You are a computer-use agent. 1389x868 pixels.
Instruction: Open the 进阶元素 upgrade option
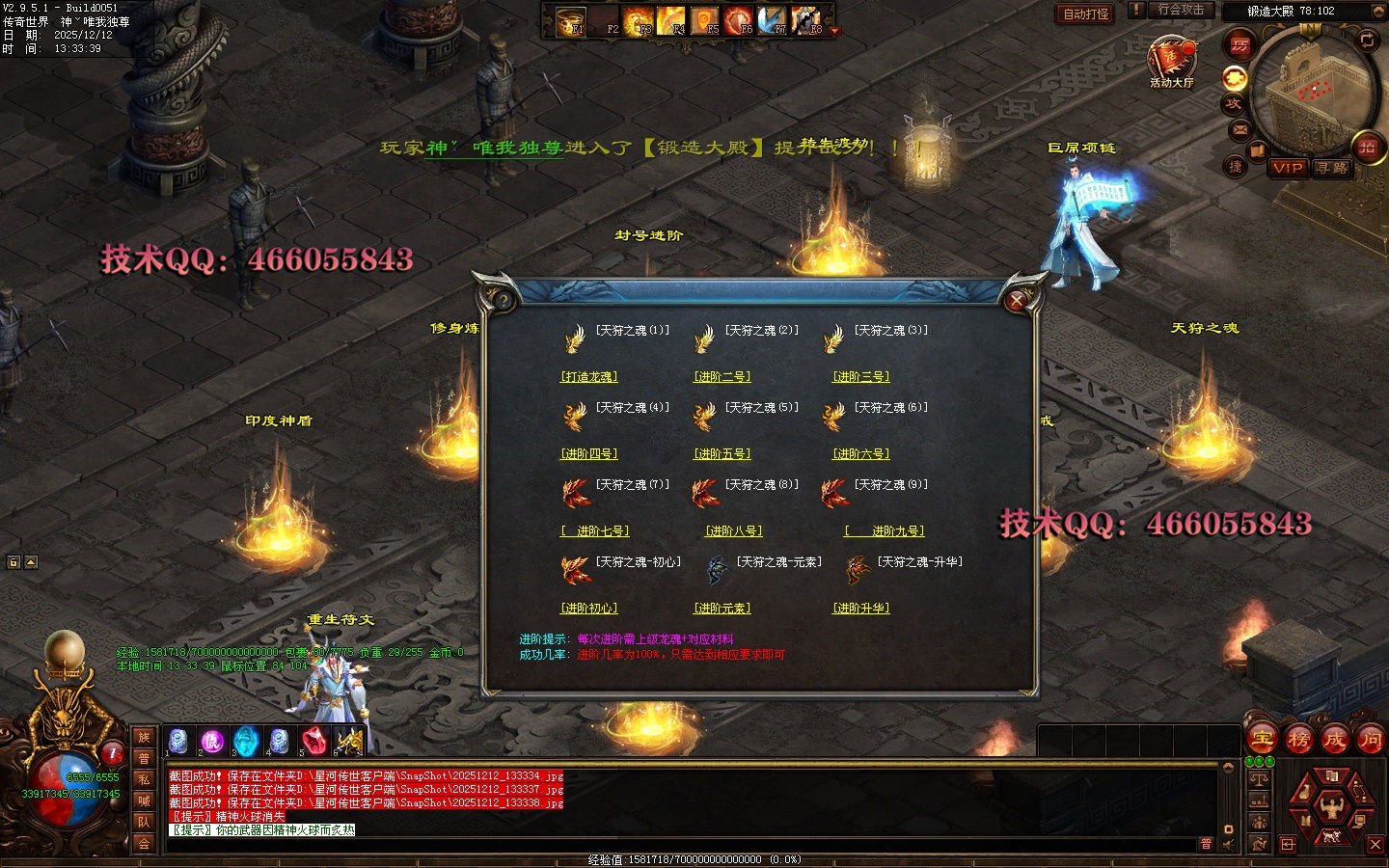pyautogui.click(x=722, y=609)
